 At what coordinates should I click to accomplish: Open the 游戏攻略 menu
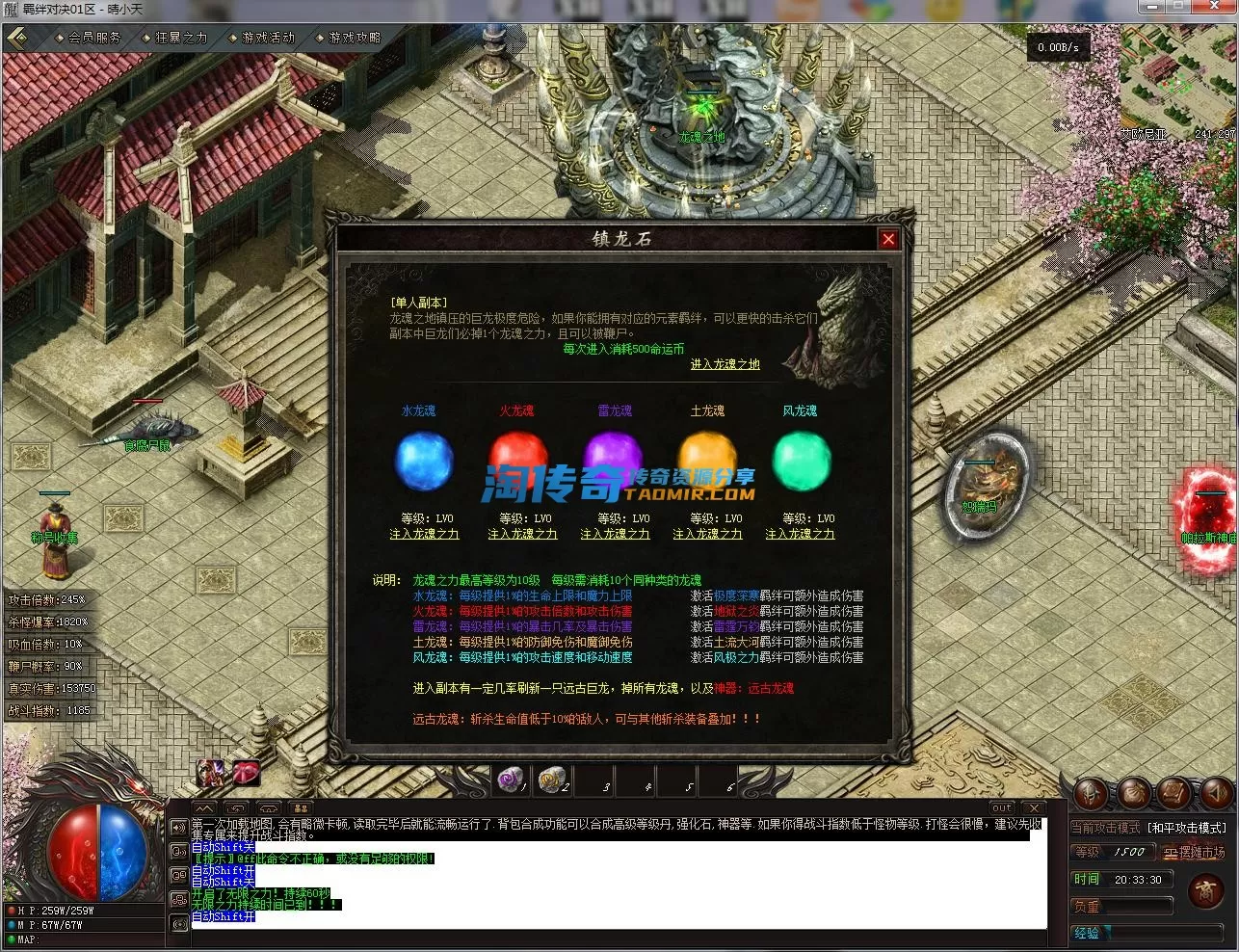(x=355, y=38)
